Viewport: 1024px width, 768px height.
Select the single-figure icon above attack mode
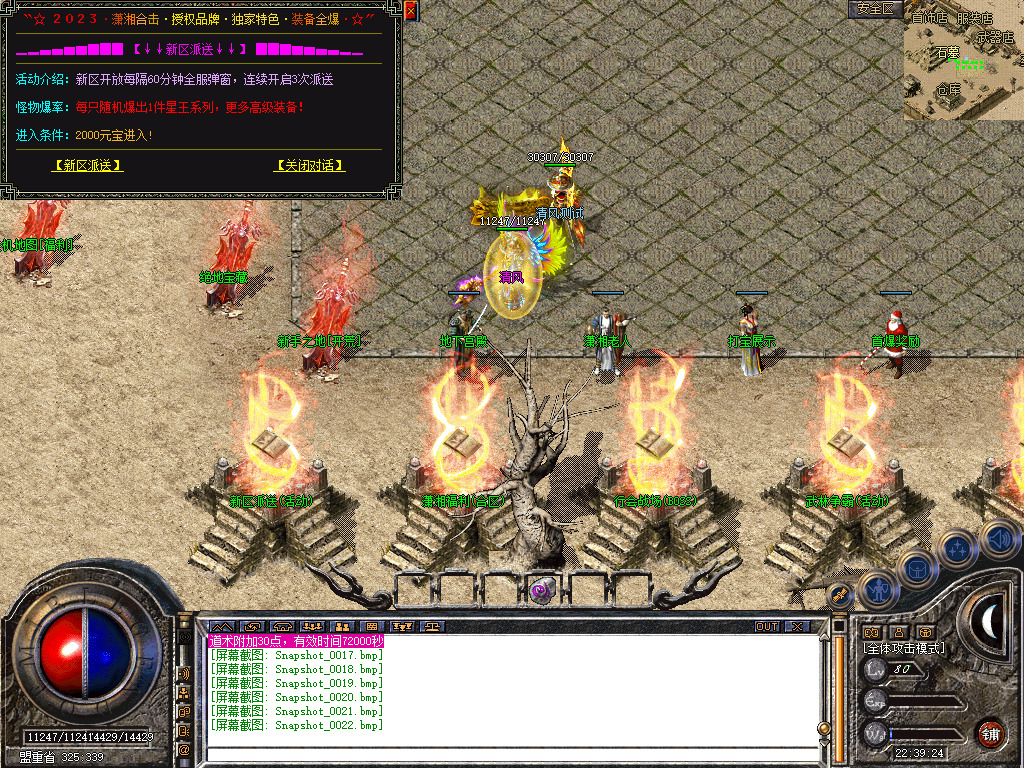click(898, 632)
